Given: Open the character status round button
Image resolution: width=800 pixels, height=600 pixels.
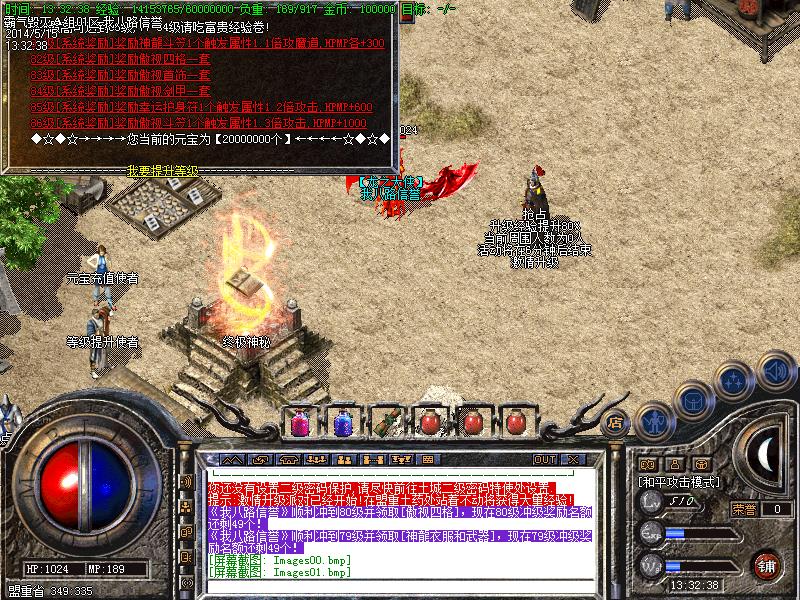Looking at the screenshot, I should tap(653, 421).
